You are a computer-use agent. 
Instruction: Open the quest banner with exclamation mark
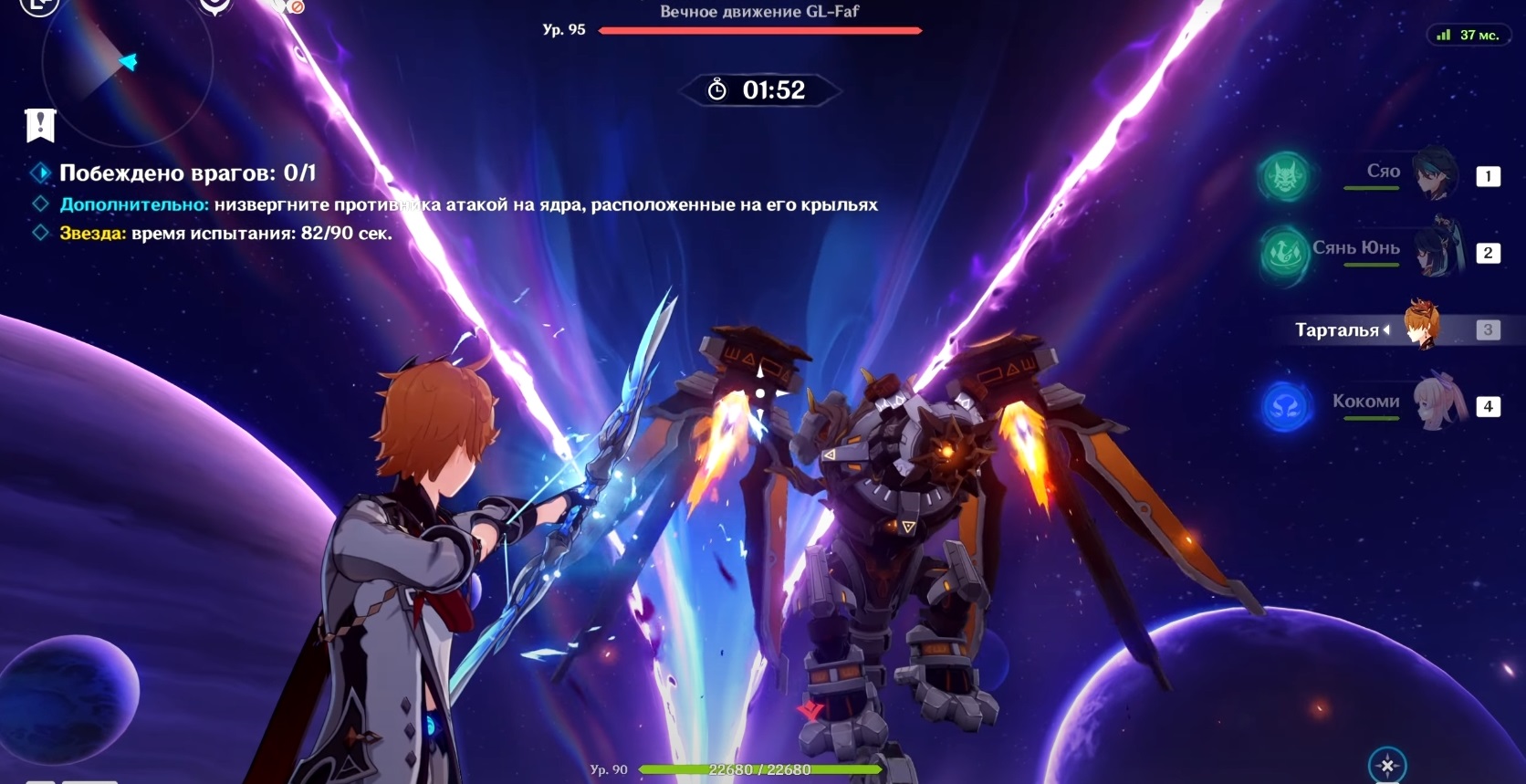pos(41,125)
